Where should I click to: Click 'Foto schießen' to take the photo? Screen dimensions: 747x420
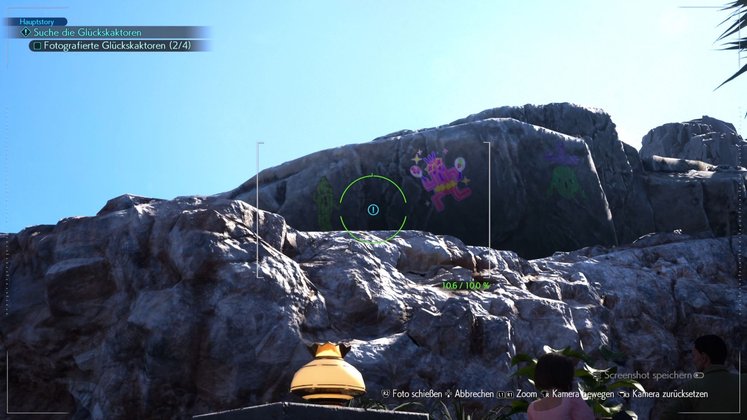tap(414, 394)
